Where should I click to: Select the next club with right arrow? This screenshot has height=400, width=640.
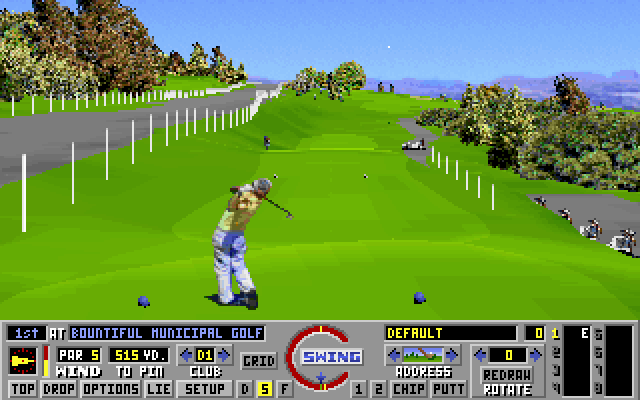pos(226,354)
